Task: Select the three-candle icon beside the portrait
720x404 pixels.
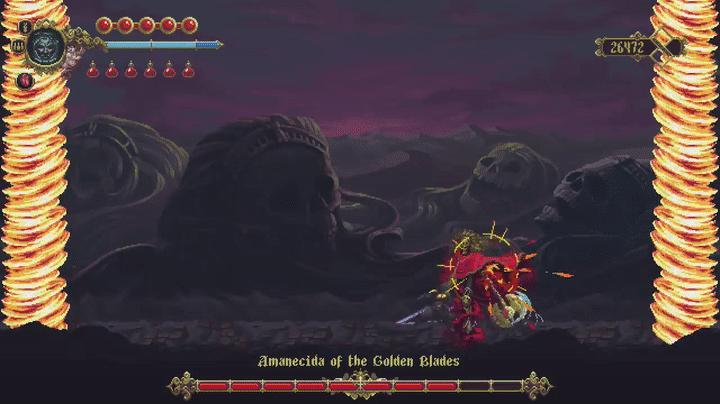Action: point(18,46)
